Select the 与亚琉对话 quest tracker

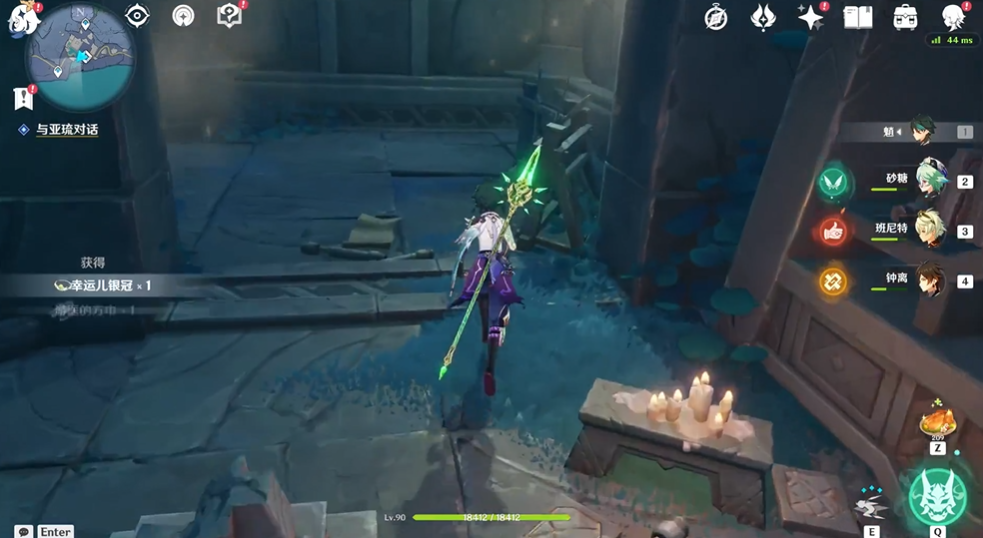pyautogui.click(x=66, y=129)
